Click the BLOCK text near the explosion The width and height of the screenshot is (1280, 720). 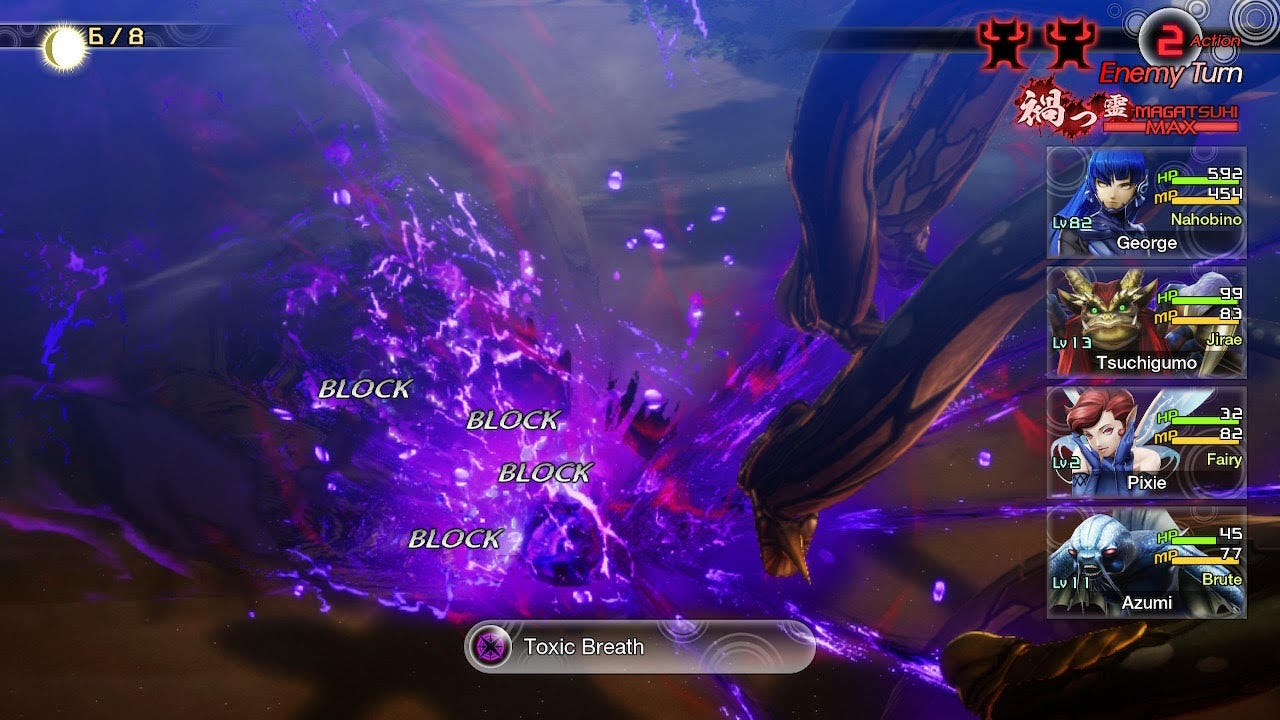coord(364,389)
